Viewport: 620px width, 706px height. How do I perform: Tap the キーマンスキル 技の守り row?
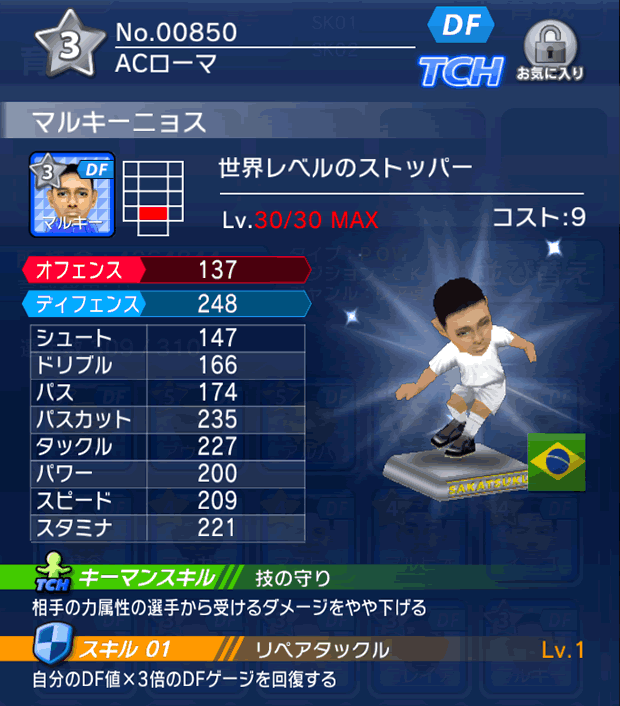tap(310, 578)
